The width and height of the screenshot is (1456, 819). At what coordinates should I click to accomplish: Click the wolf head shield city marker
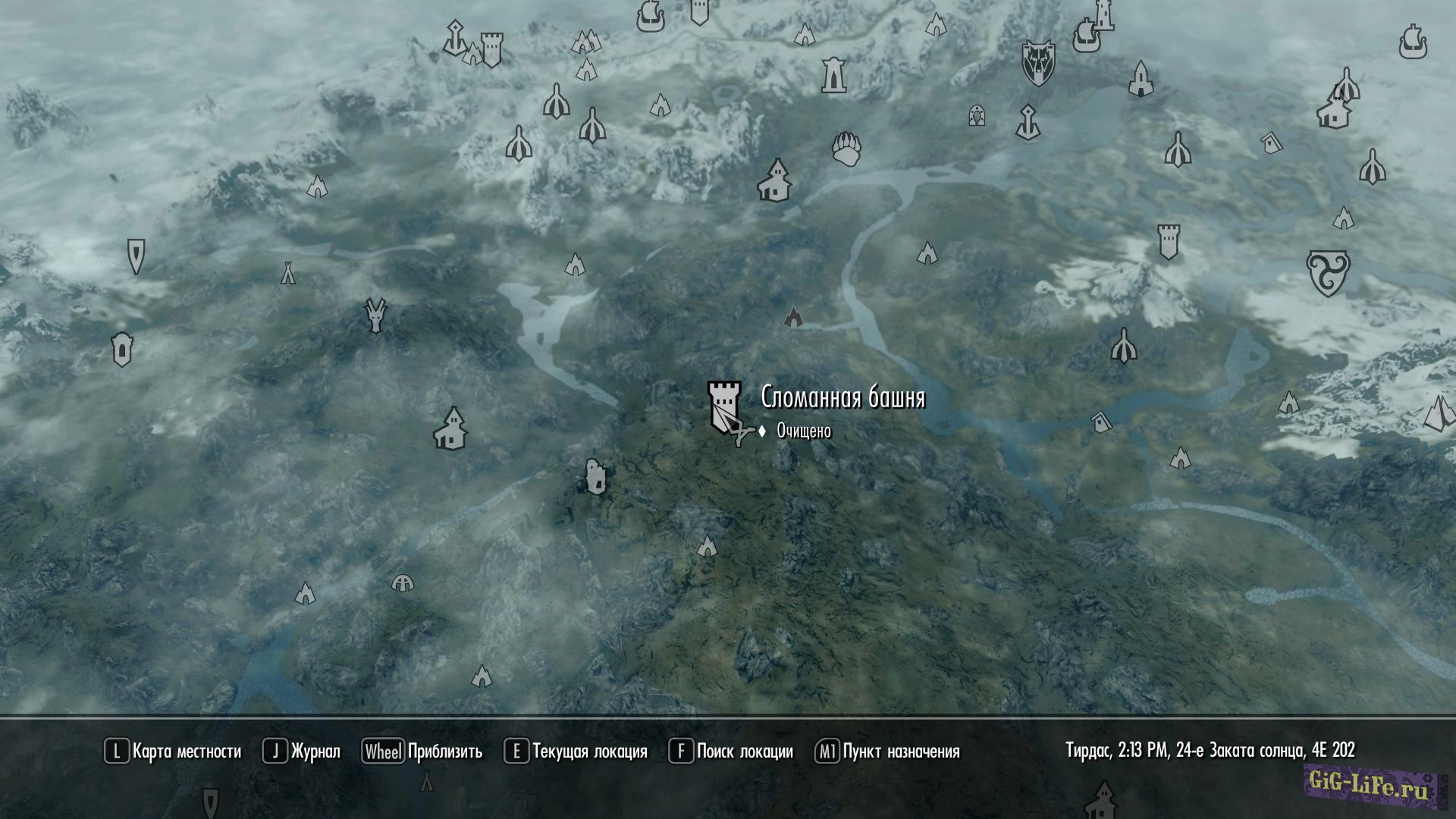[x=1037, y=62]
